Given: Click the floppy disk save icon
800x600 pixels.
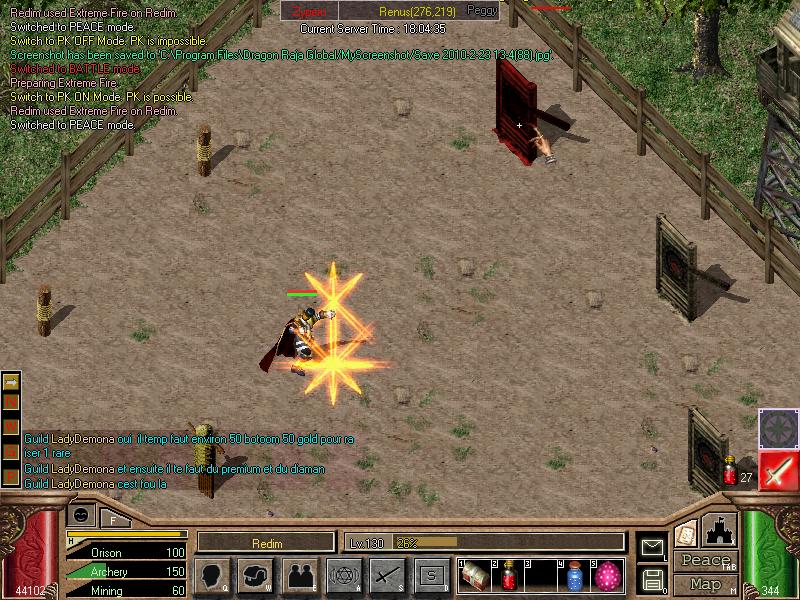Looking at the screenshot, I should coord(652,579).
